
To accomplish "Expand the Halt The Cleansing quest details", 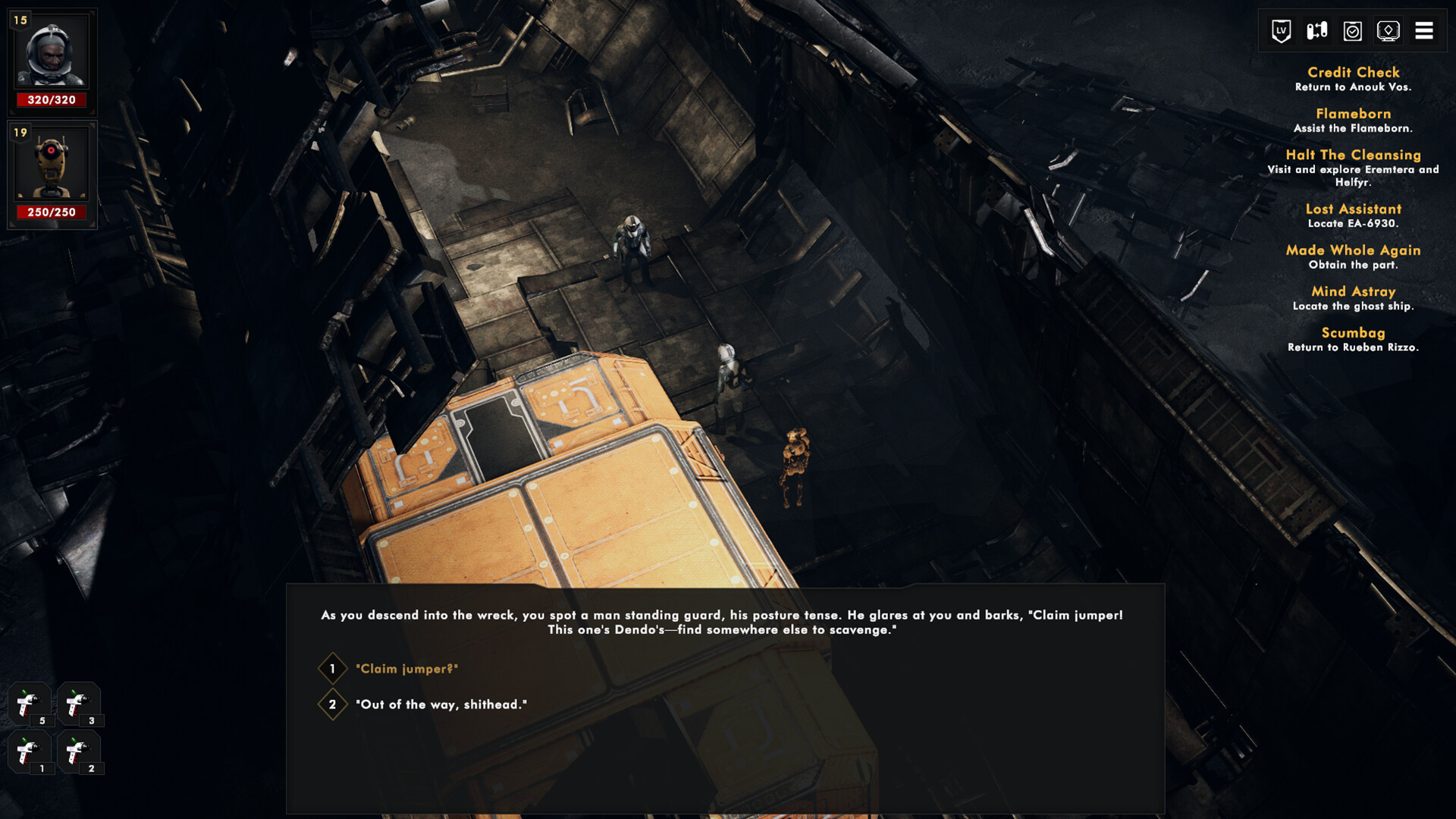I will pyautogui.click(x=1353, y=154).
